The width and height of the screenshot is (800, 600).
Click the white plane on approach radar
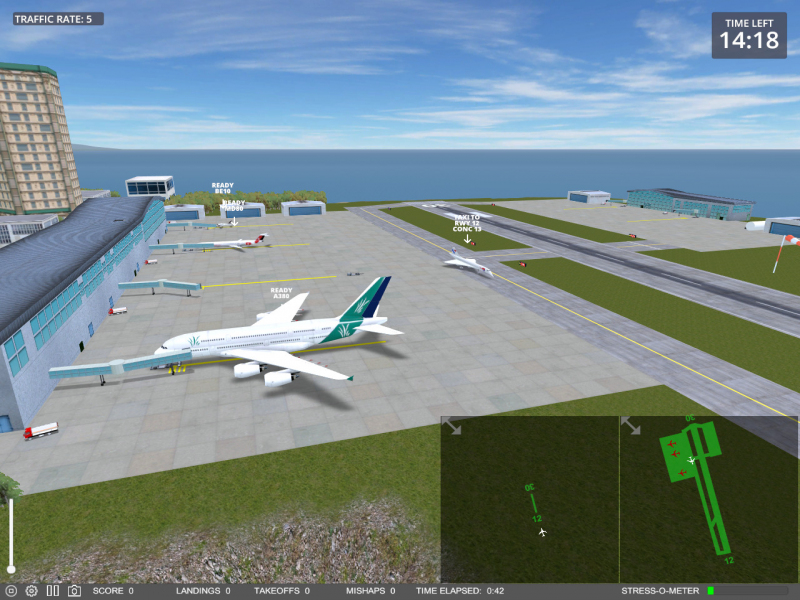coord(543,532)
